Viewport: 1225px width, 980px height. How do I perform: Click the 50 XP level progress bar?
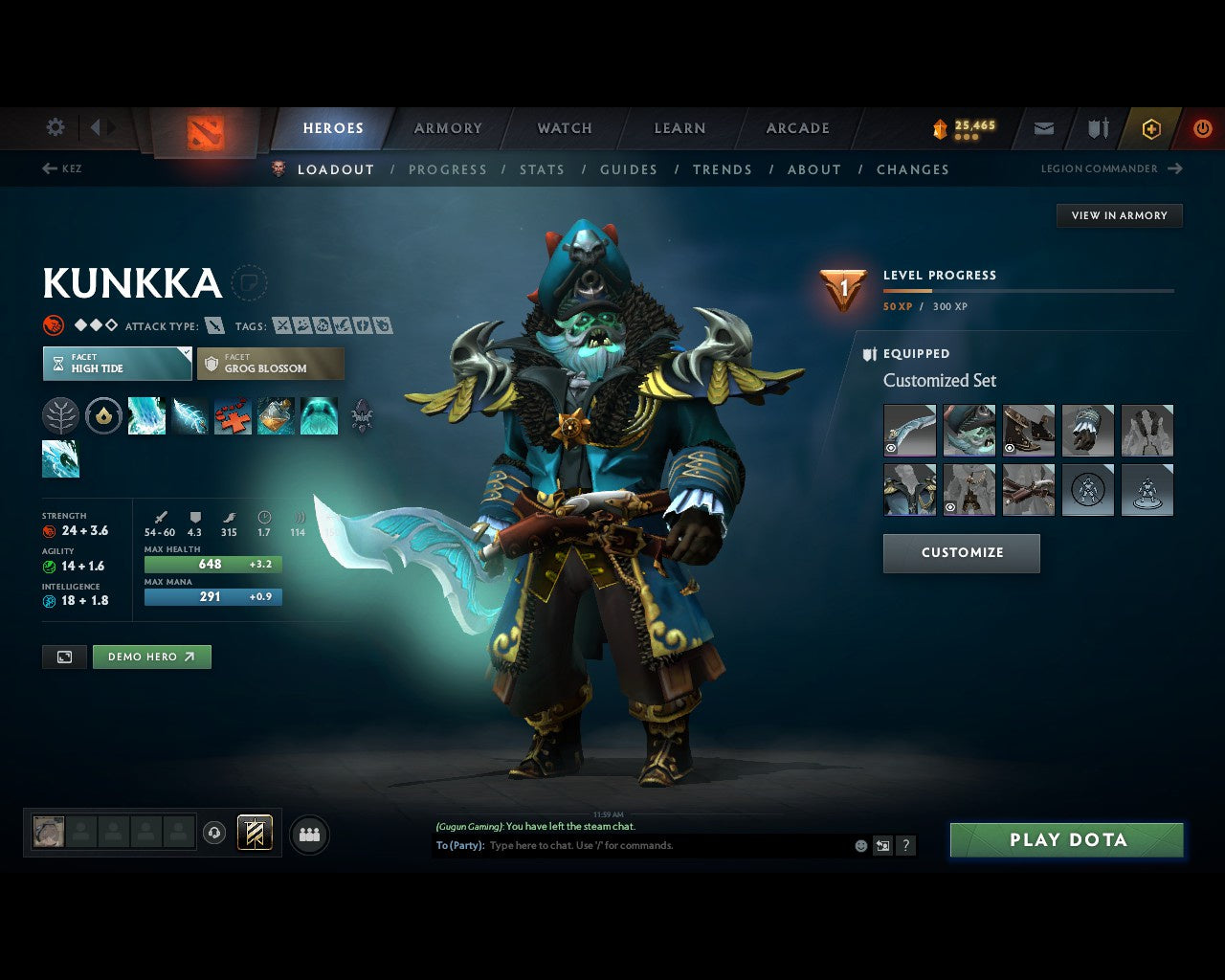pos(1029,290)
